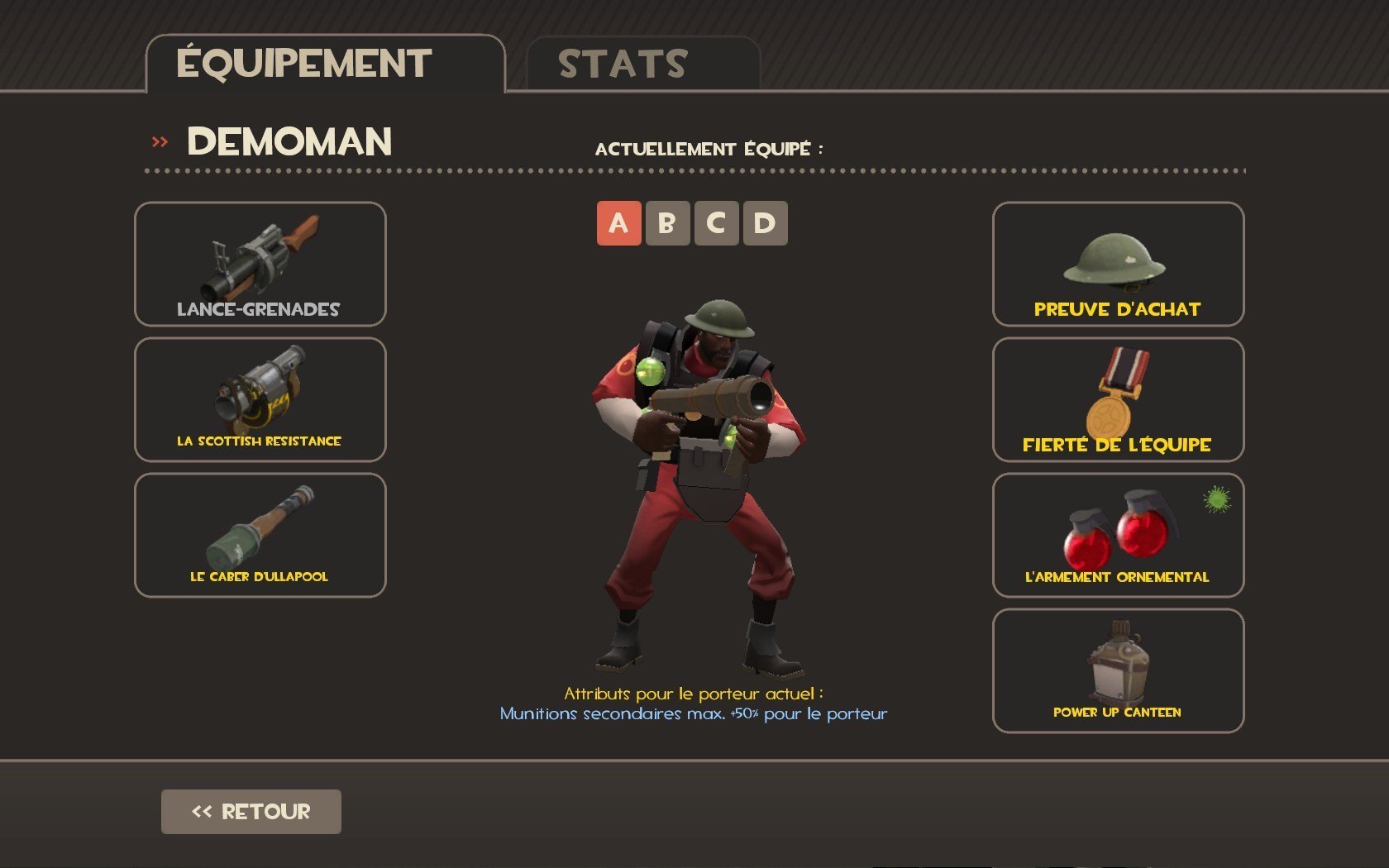Choose loadout preset C
The width and height of the screenshot is (1389, 868).
716,223
